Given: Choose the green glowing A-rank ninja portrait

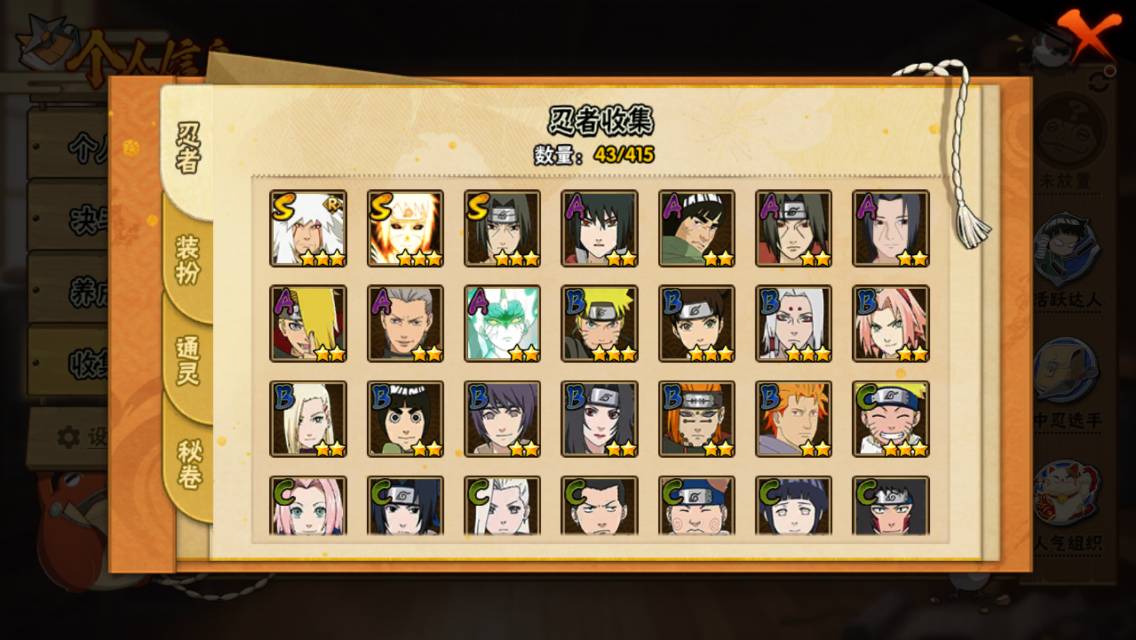Looking at the screenshot, I should 502,323.
